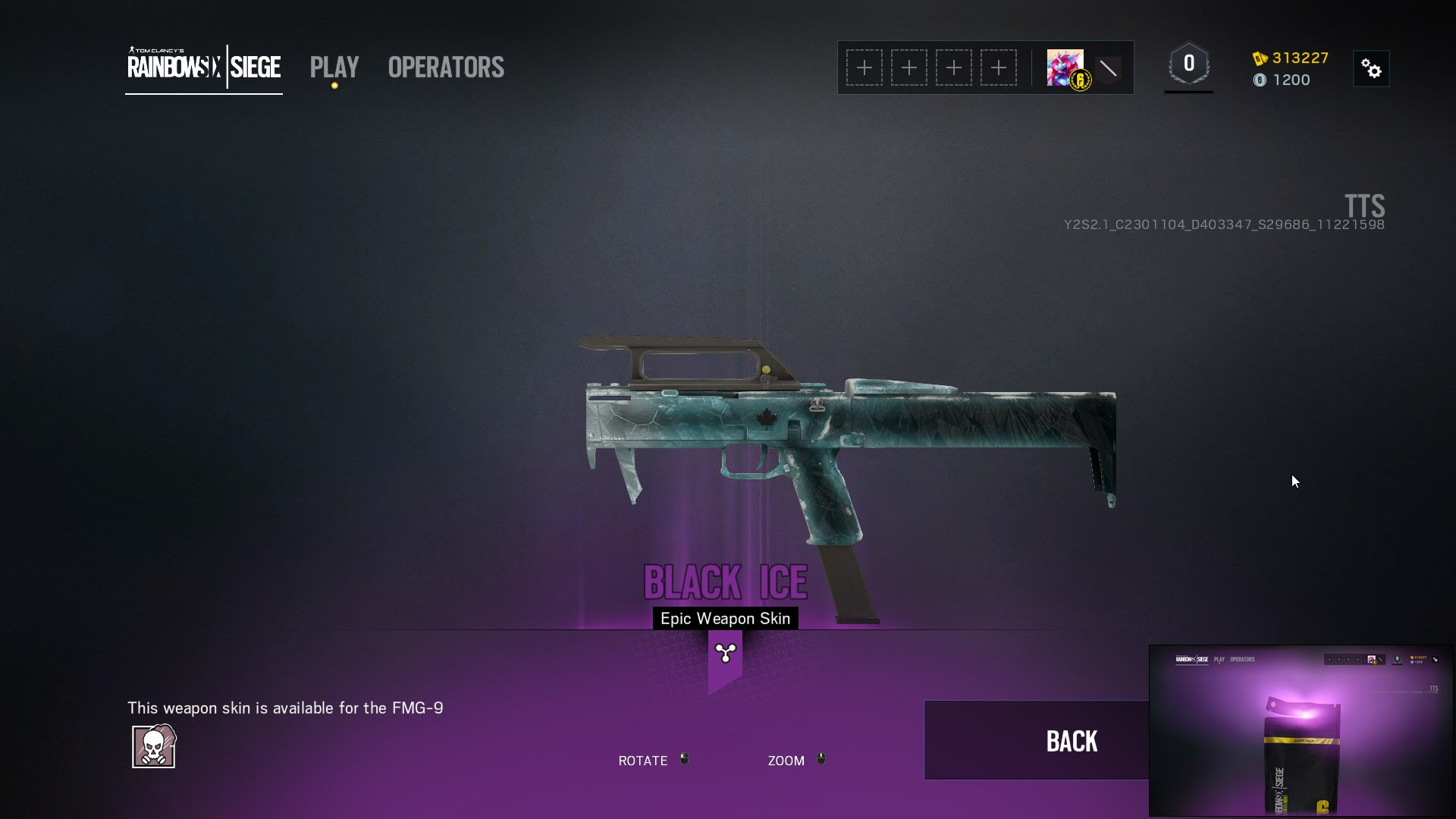The width and height of the screenshot is (1456, 819).
Task: Click the Rainbow Six Siege logo
Action: pos(202,68)
